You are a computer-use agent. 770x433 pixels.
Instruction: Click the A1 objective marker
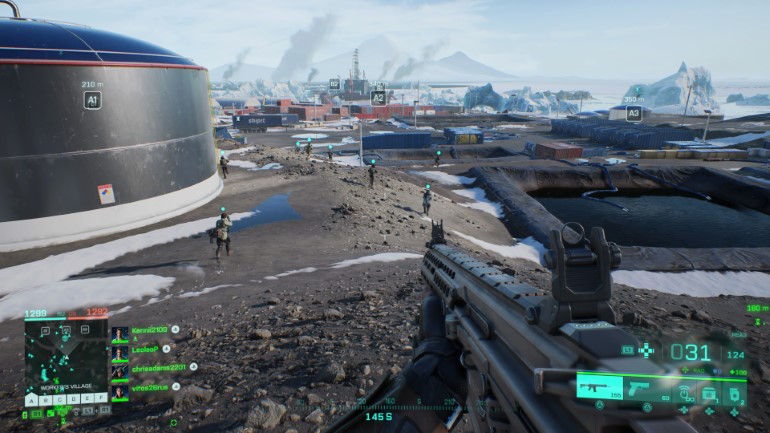(x=92, y=100)
